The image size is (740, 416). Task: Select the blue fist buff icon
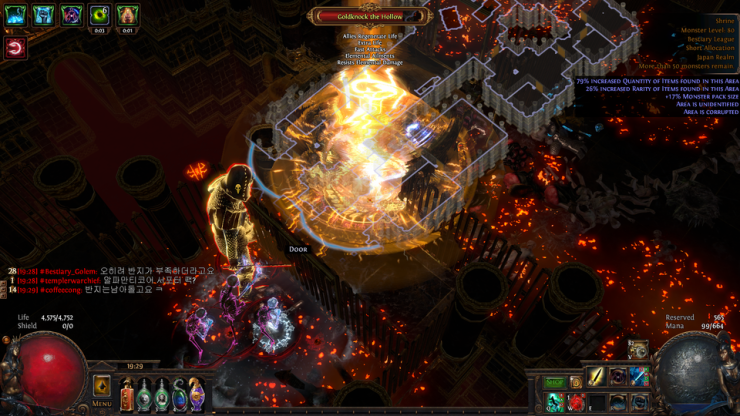coord(43,15)
